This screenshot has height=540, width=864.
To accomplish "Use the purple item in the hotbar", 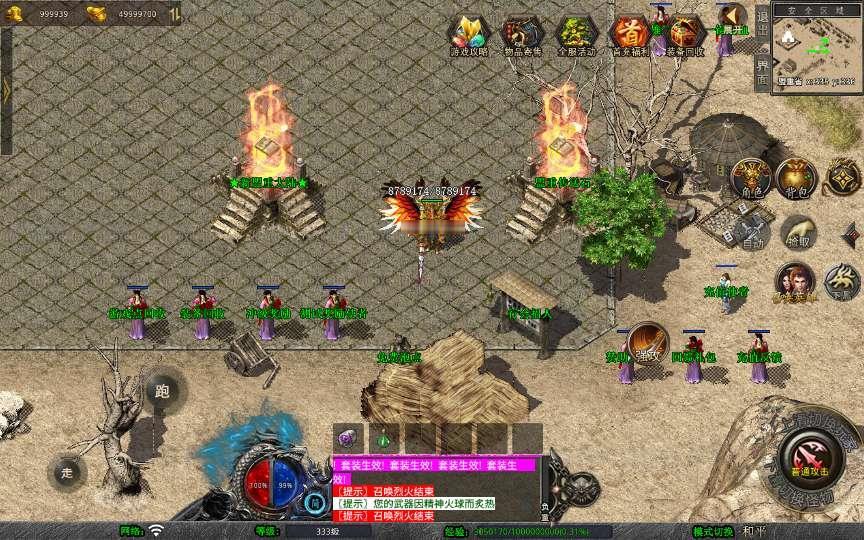I will (x=349, y=437).
